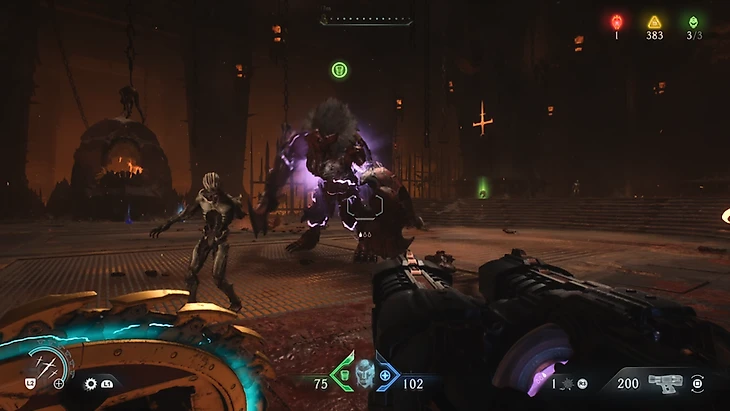Click the blue health cross icon
The image size is (730, 411).
(x=385, y=375)
